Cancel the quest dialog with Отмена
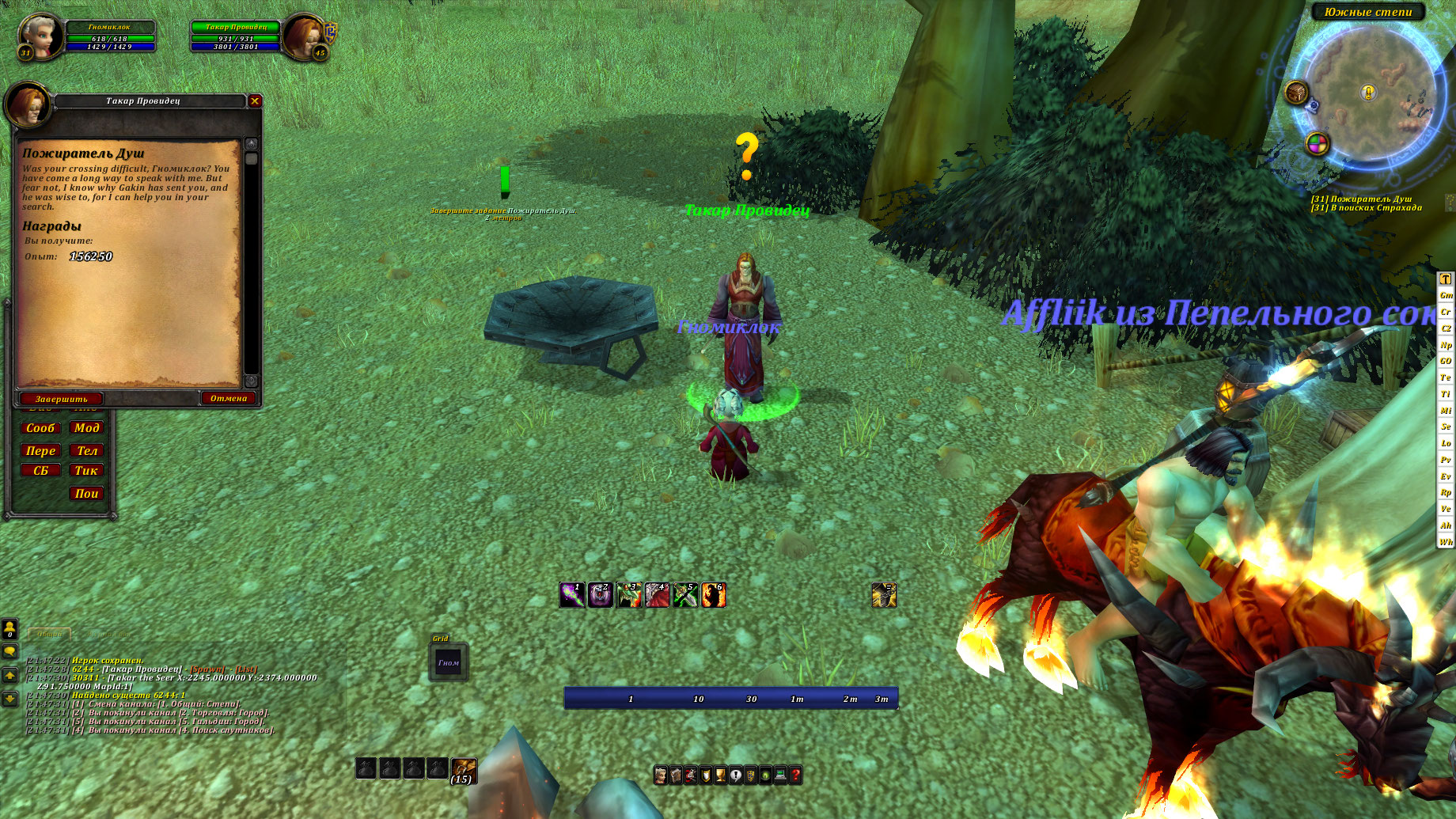Screen dimensions: 1456x819 pos(229,398)
